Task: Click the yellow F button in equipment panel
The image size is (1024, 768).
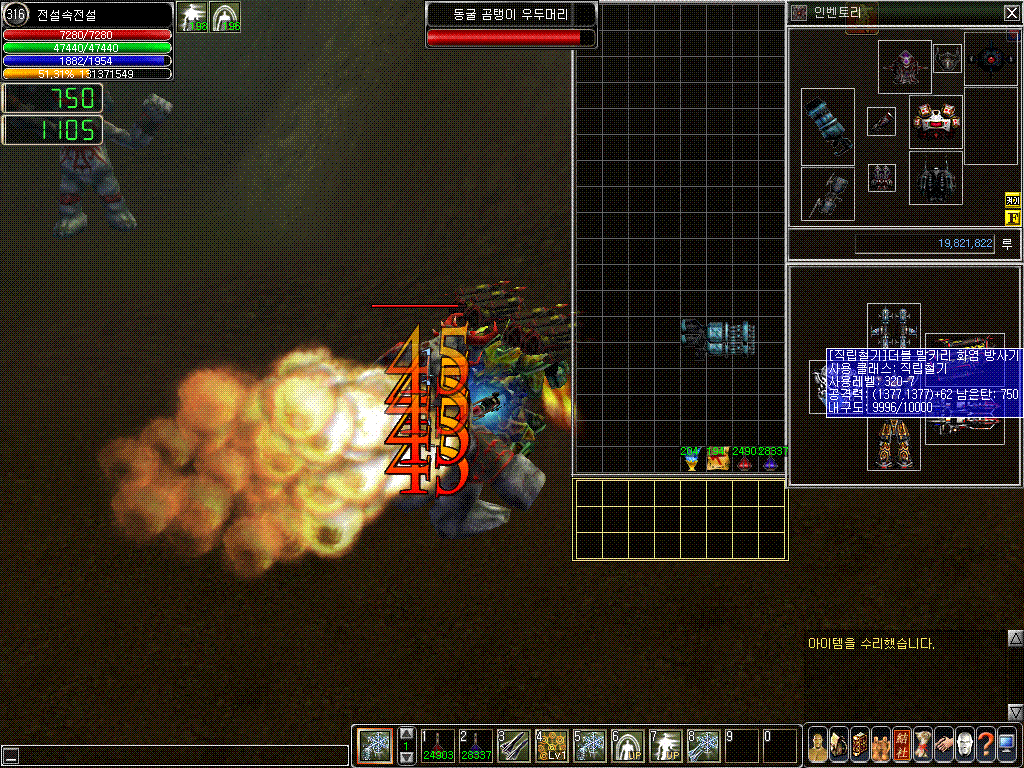Action: pyautogui.click(x=1011, y=217)
